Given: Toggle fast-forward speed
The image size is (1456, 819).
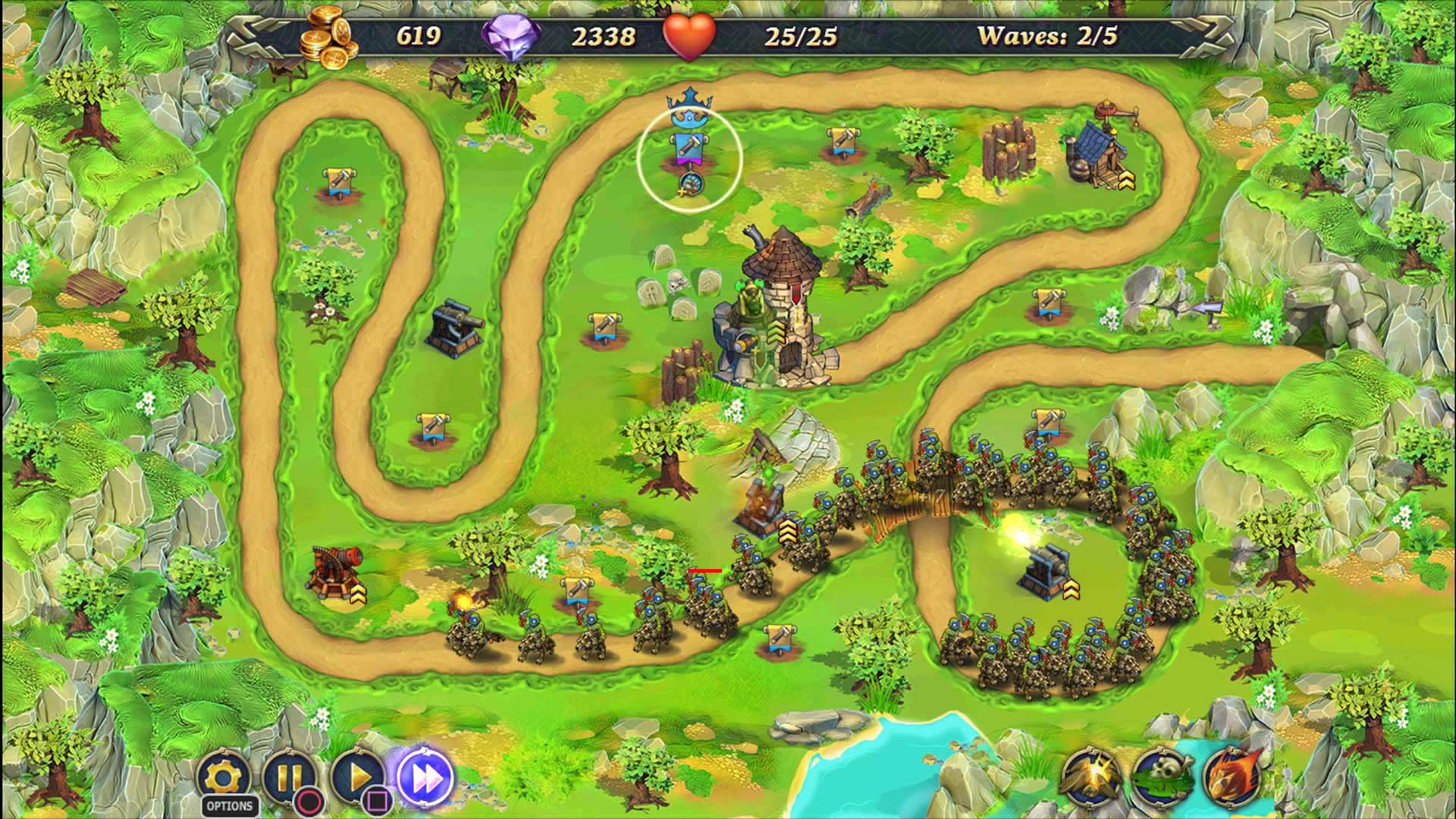Looking at the screenshot, I should point(425,777).
